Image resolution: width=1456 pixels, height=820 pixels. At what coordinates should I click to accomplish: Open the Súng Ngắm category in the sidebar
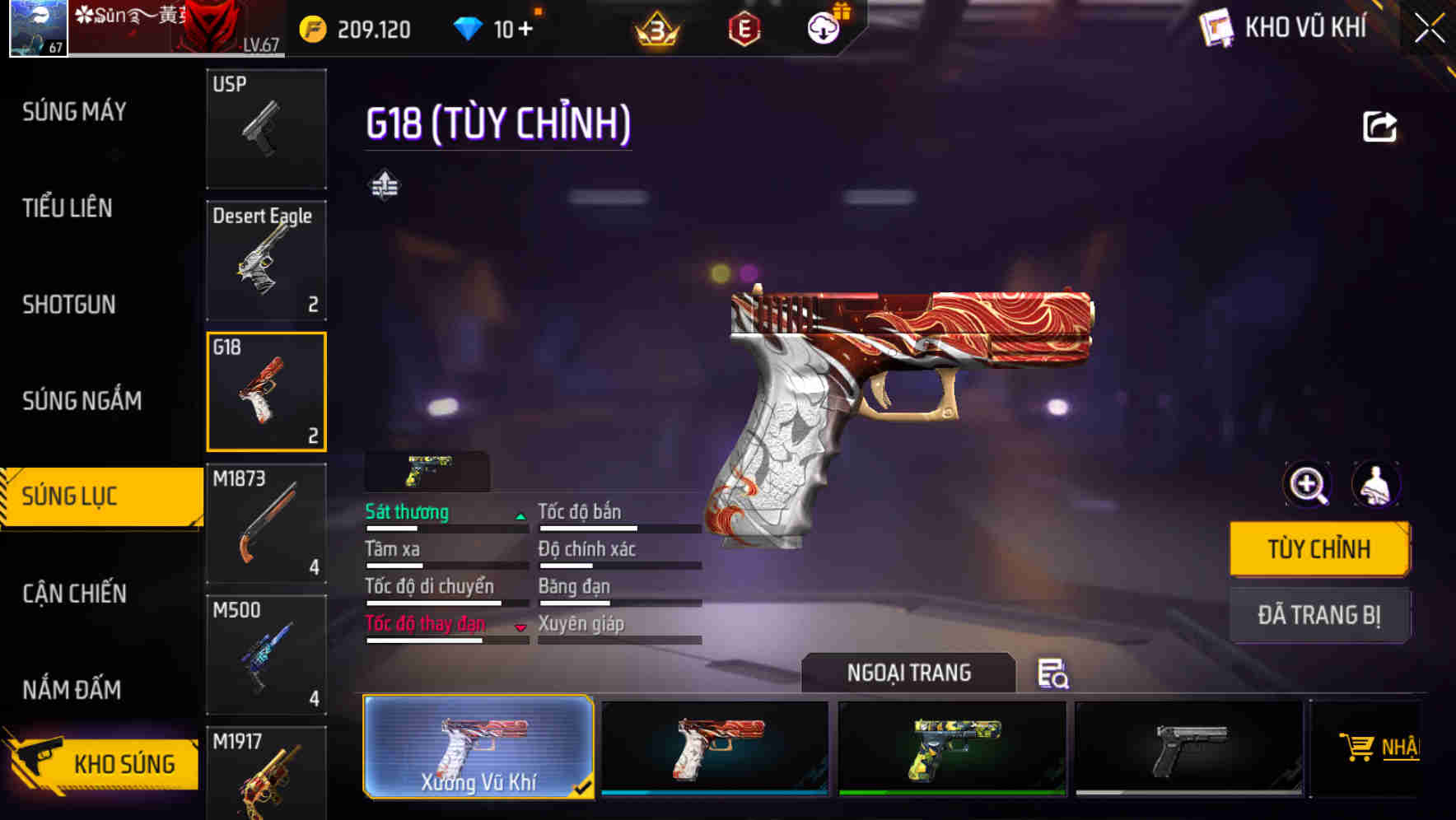79,400
